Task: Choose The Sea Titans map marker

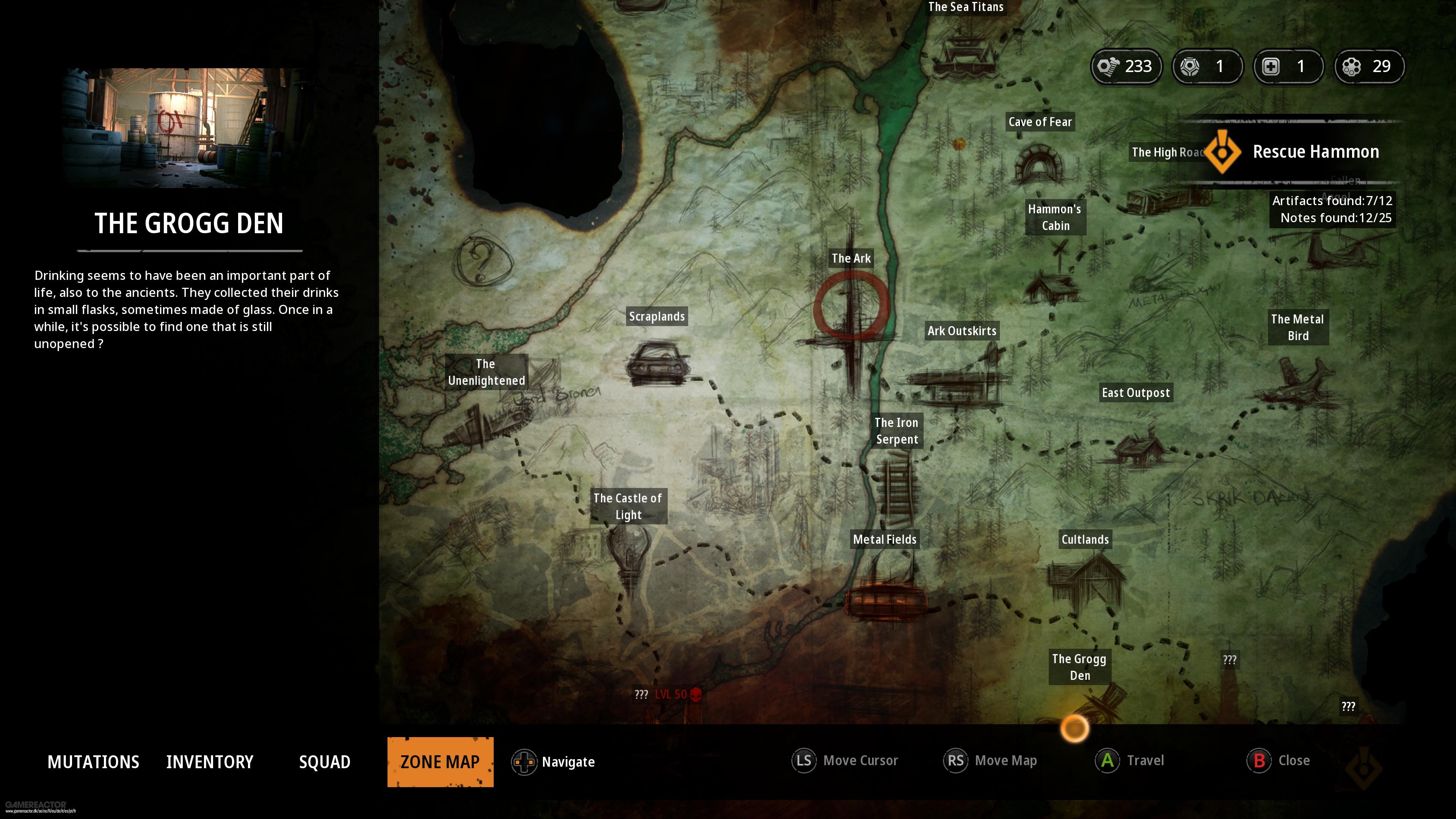Action: tap(965, 7)
